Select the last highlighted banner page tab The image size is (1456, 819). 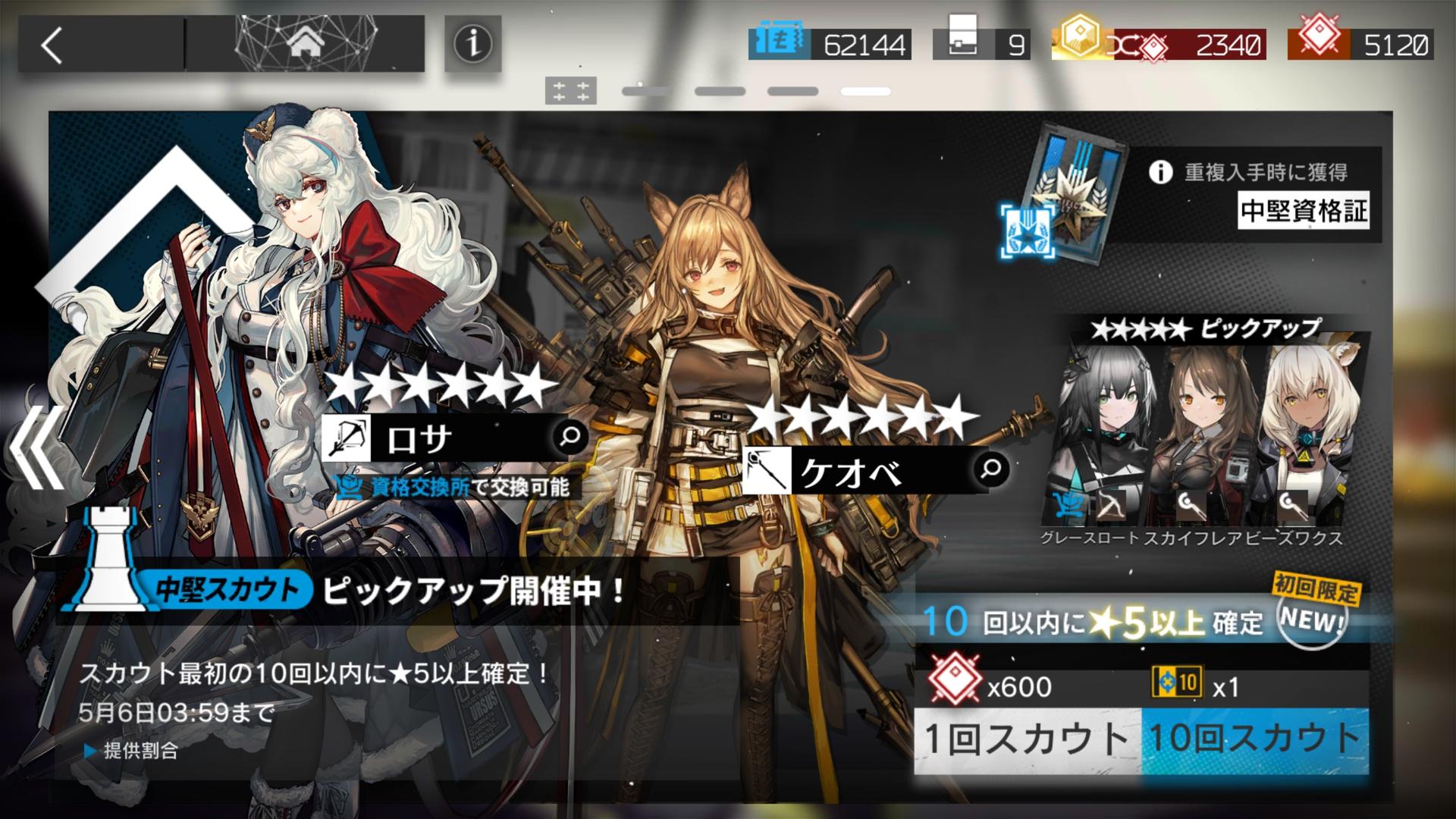click(x=865, y=91)
